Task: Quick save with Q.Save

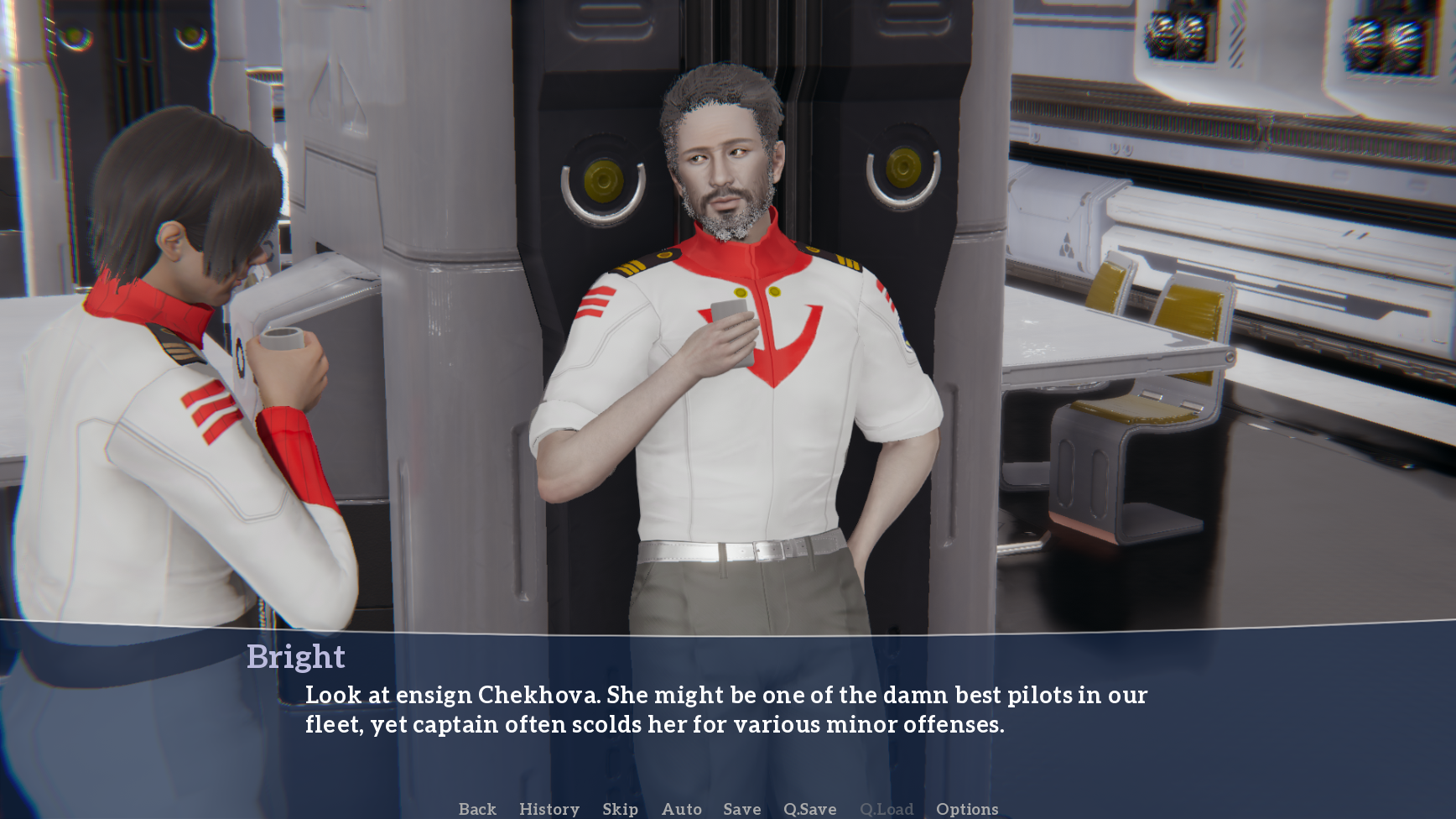Action: click(809, 809)
